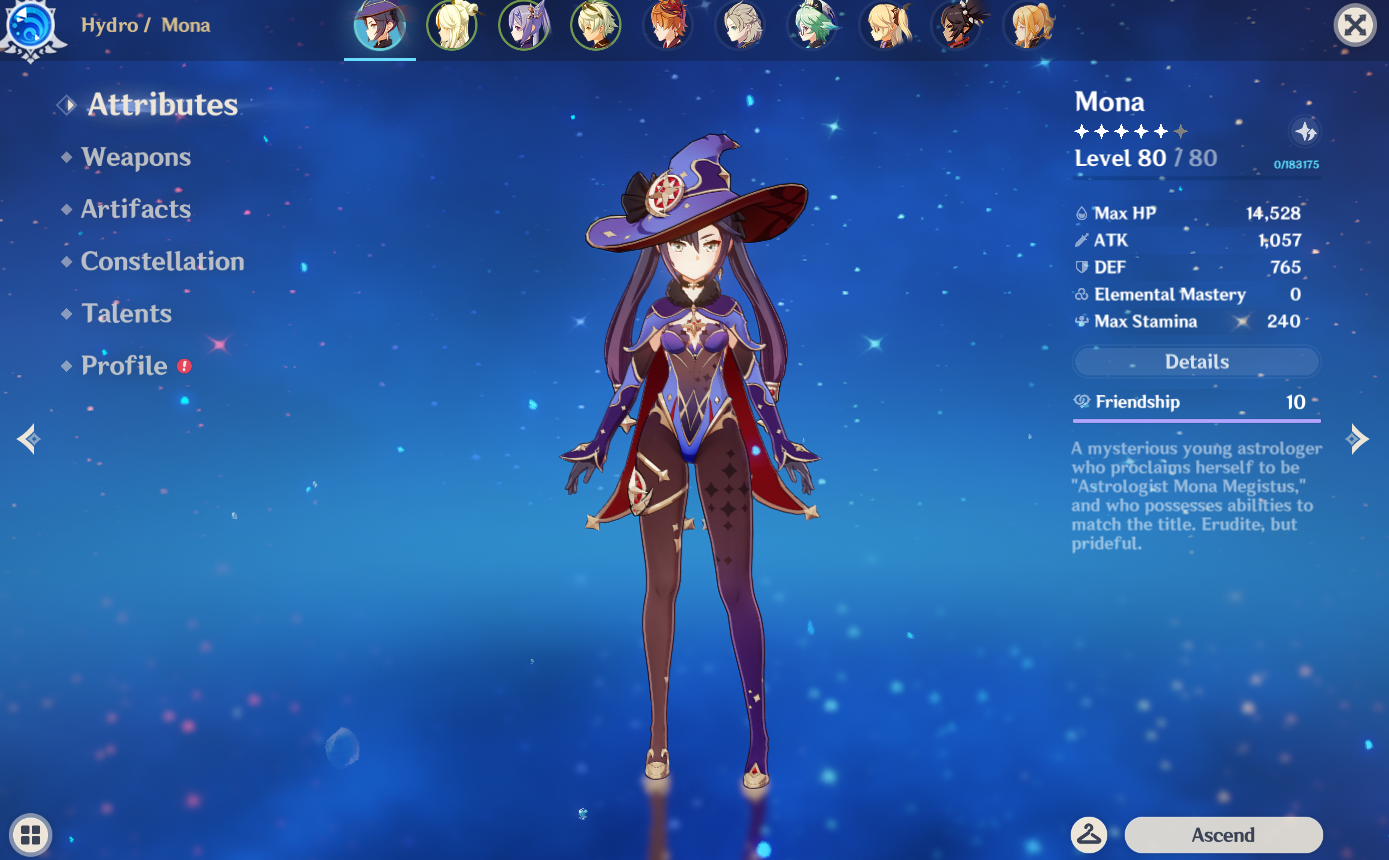Open the Artifacts section
The height and width of the screenshot is (860, 1389).
(x=136, y=209)
